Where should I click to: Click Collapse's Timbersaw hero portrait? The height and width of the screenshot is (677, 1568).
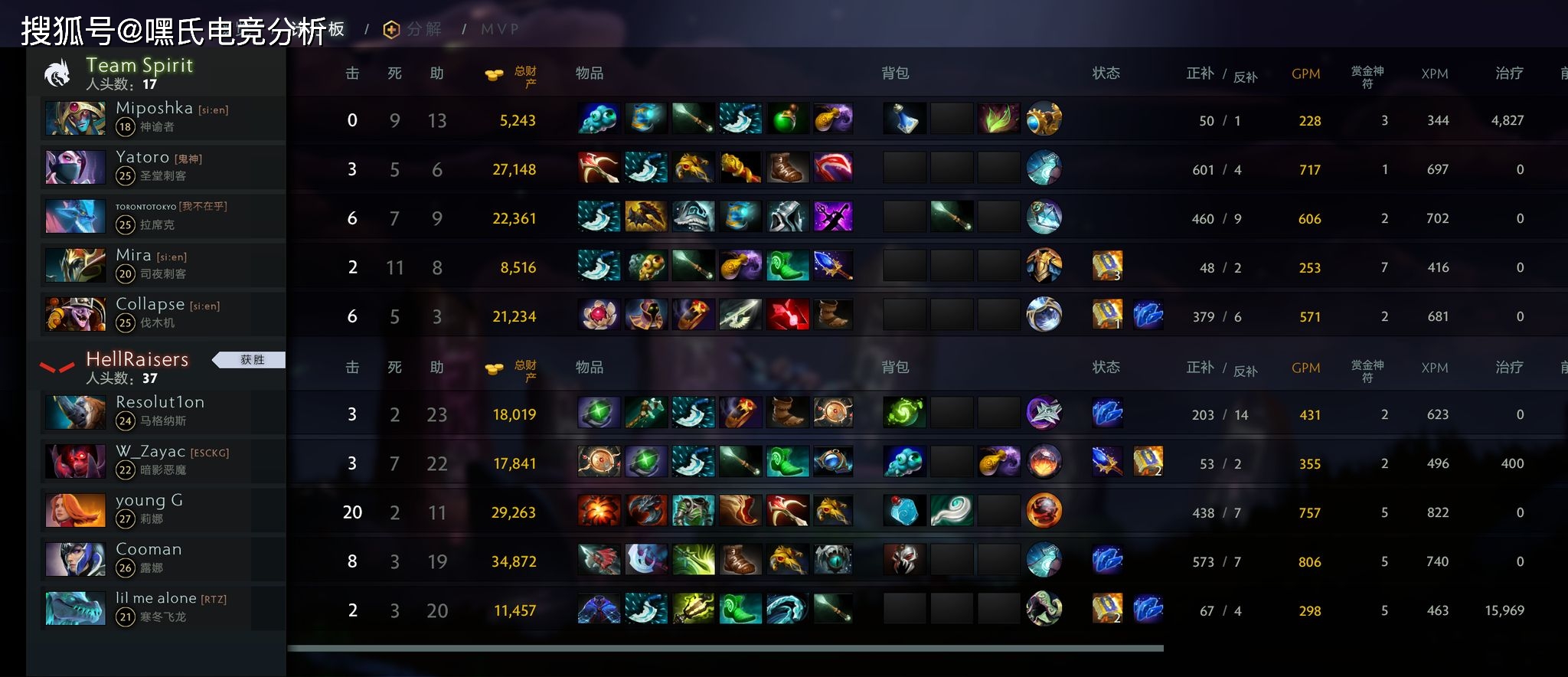74,314
